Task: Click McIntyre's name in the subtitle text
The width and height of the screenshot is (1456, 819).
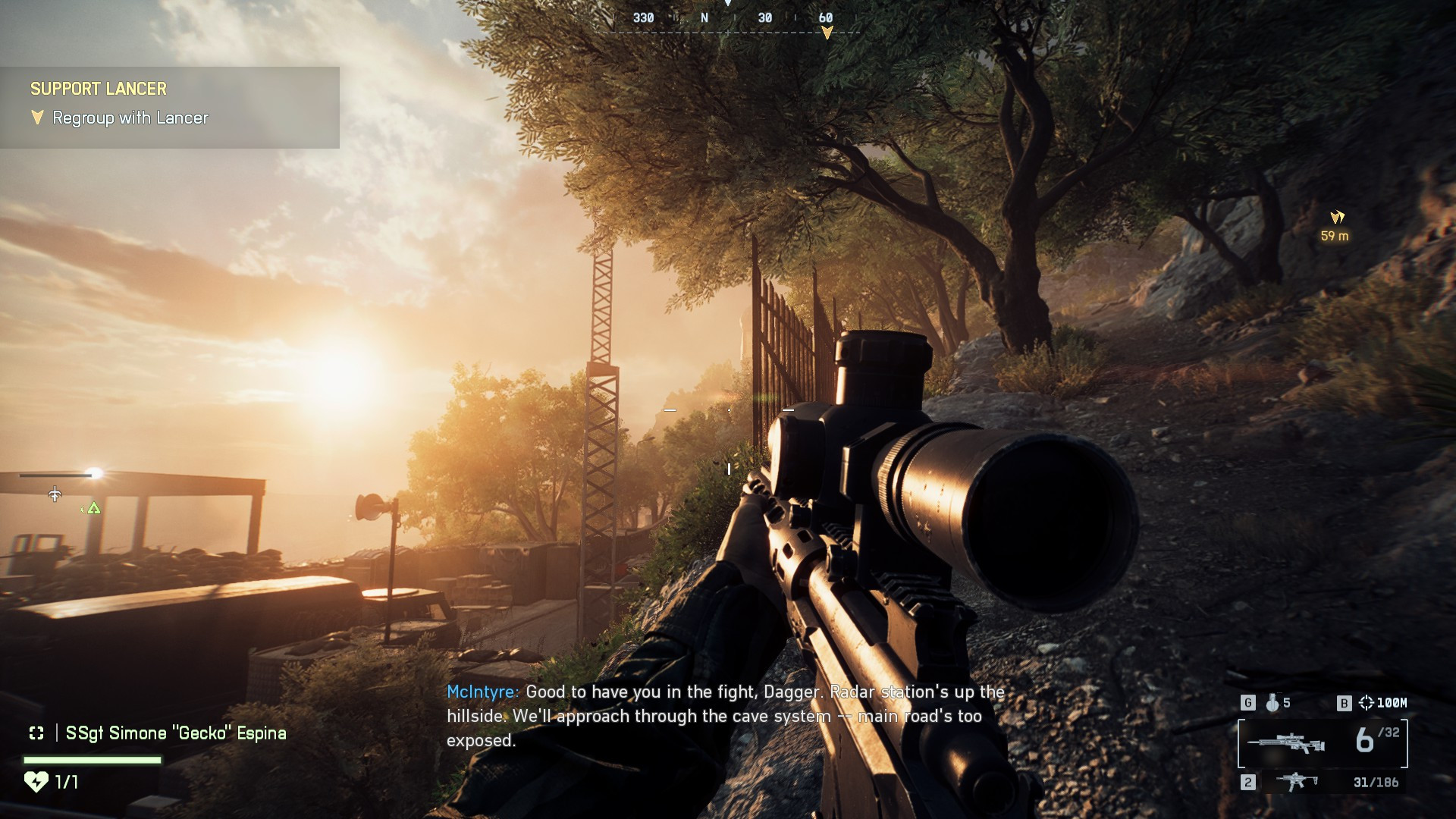Action: 482,692
